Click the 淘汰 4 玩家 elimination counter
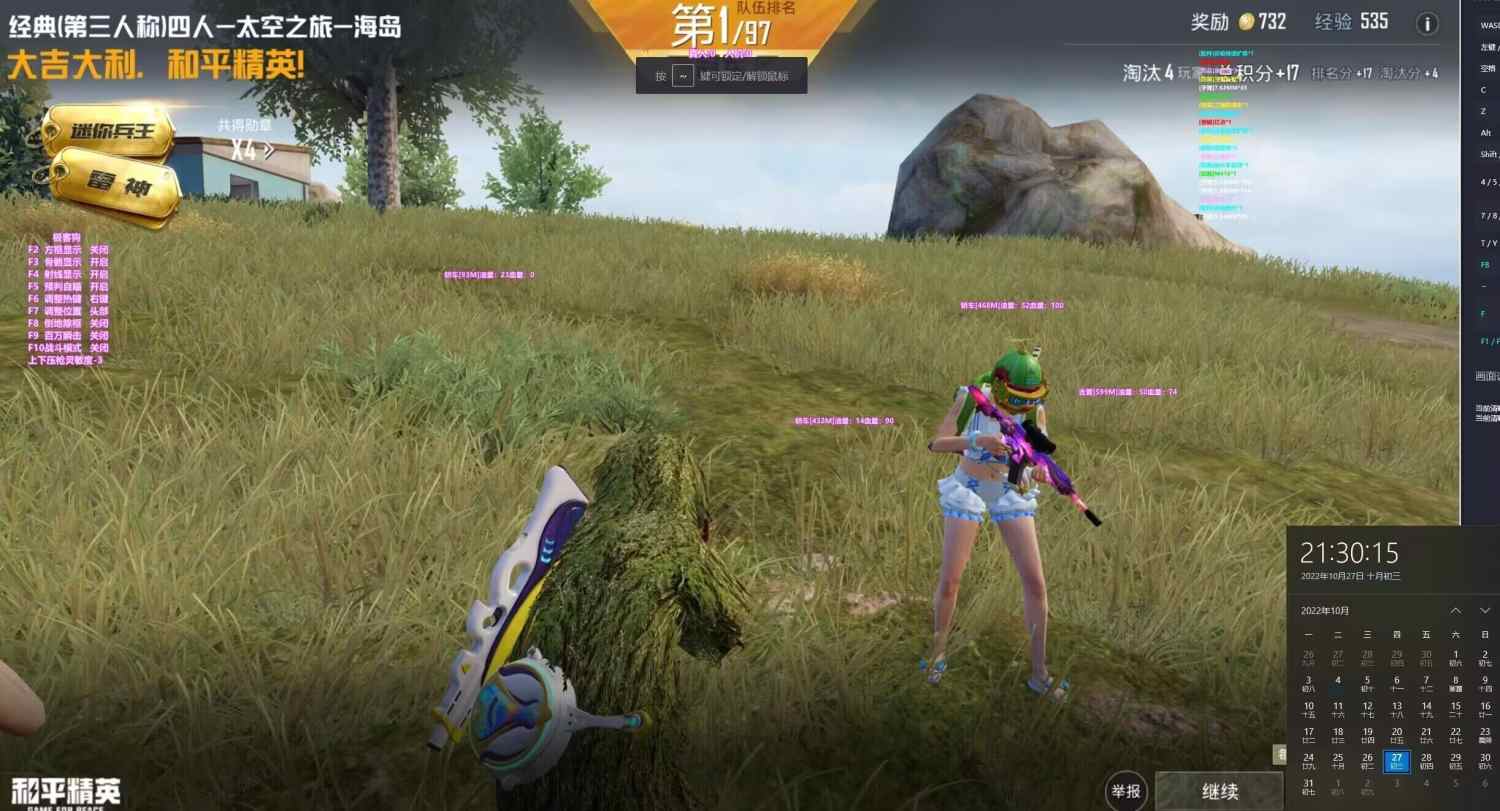The height and width of the screenshot is (811, 1500). (x=1155, y=72)
